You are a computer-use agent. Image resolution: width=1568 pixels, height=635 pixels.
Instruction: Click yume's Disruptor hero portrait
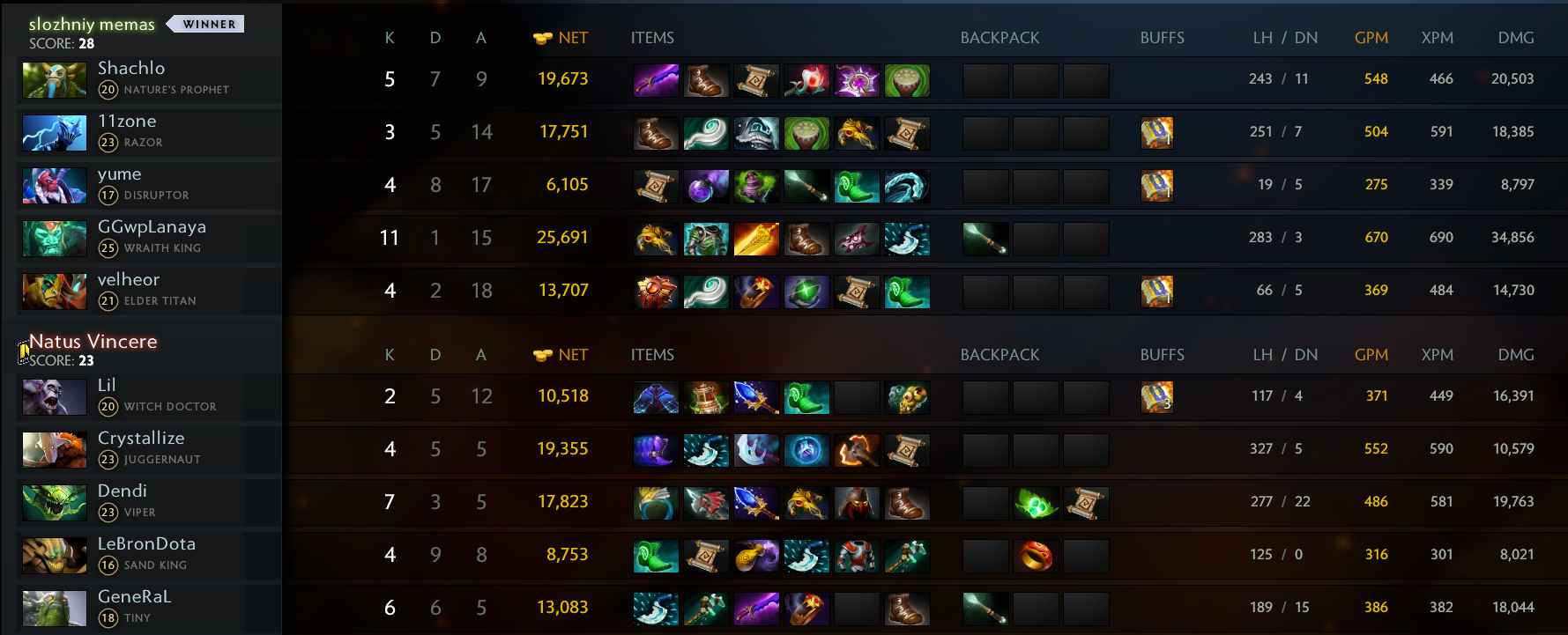pos(54,186)
